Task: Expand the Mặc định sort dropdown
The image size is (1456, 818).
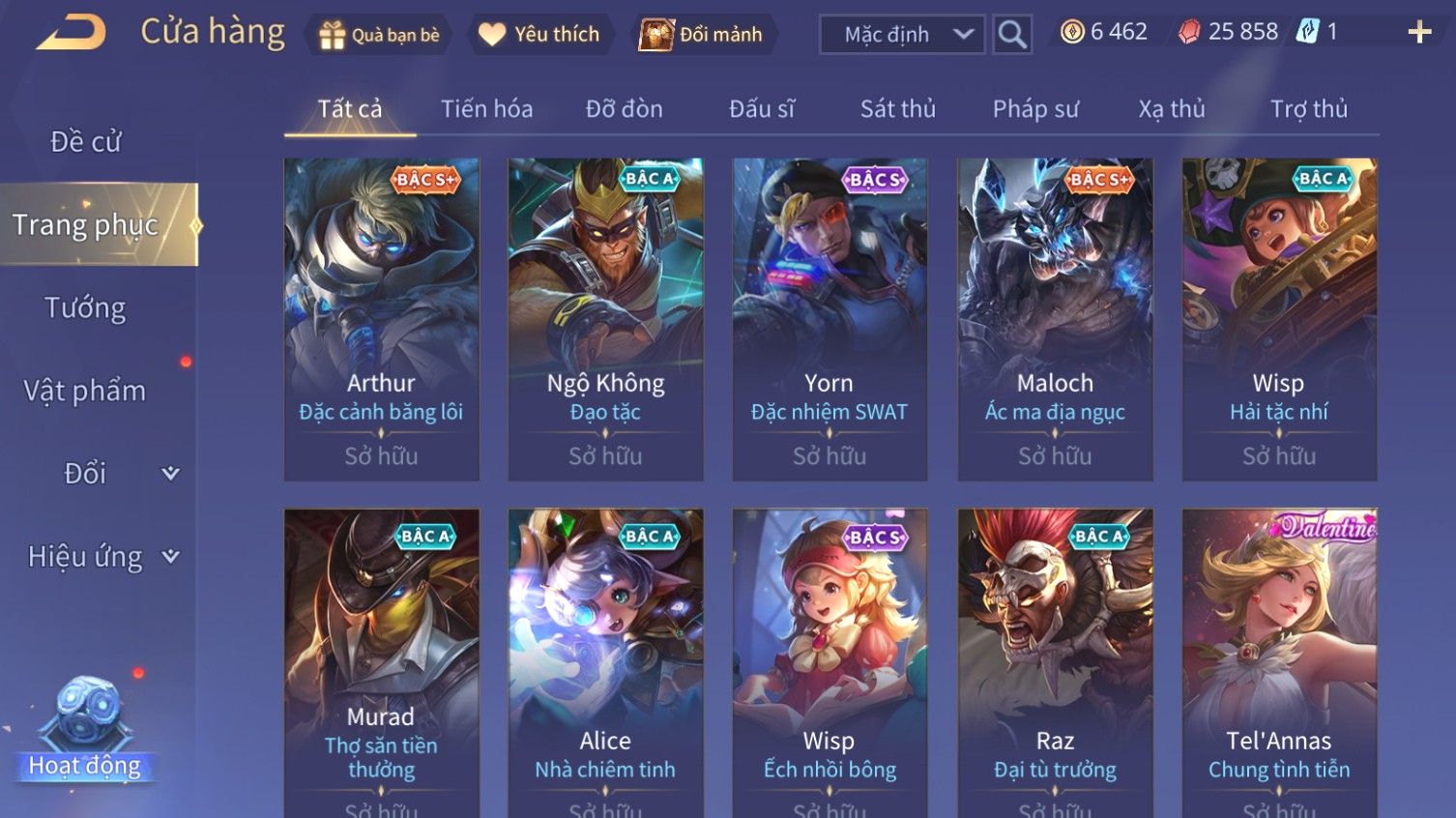Action: tap(902, 35)
